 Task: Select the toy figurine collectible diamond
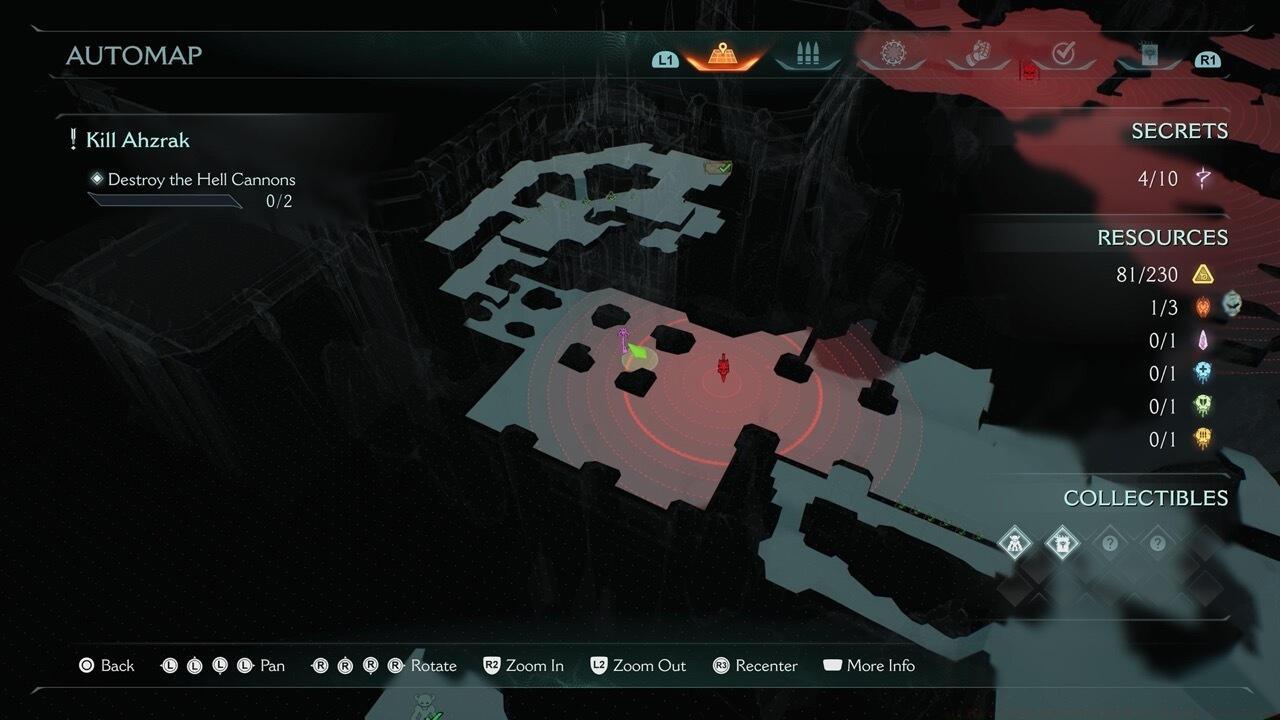pyautogui.click(x=1015, y=542)
